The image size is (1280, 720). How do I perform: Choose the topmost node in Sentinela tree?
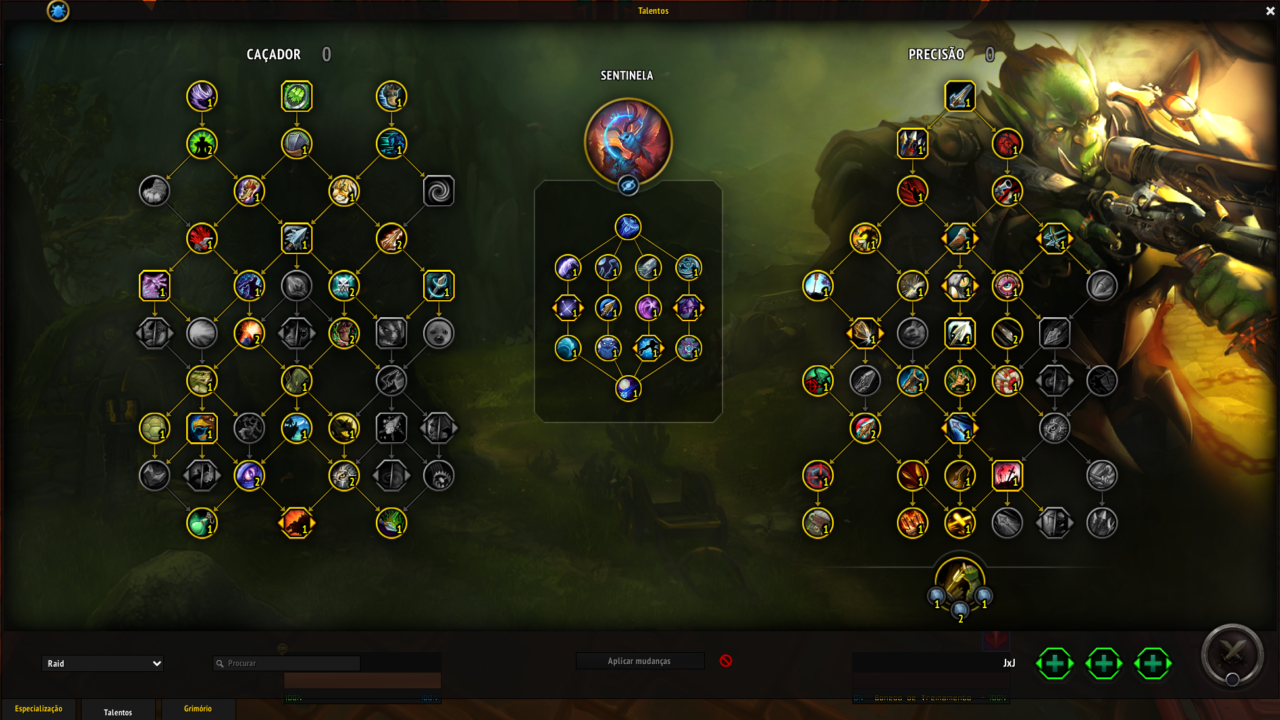[628, 227]
